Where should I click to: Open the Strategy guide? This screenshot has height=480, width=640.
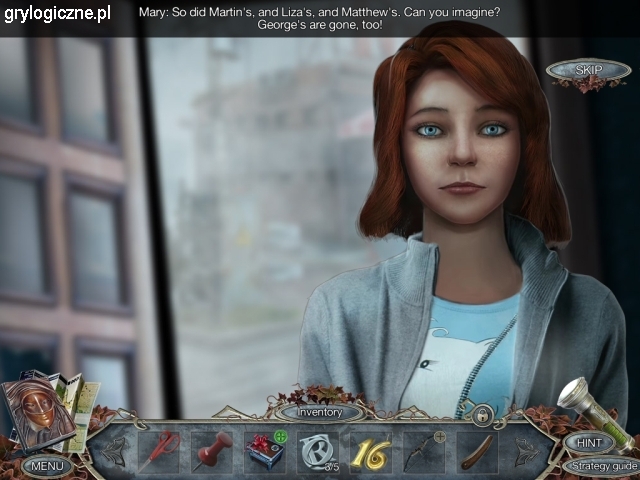(x=598, y=466)
